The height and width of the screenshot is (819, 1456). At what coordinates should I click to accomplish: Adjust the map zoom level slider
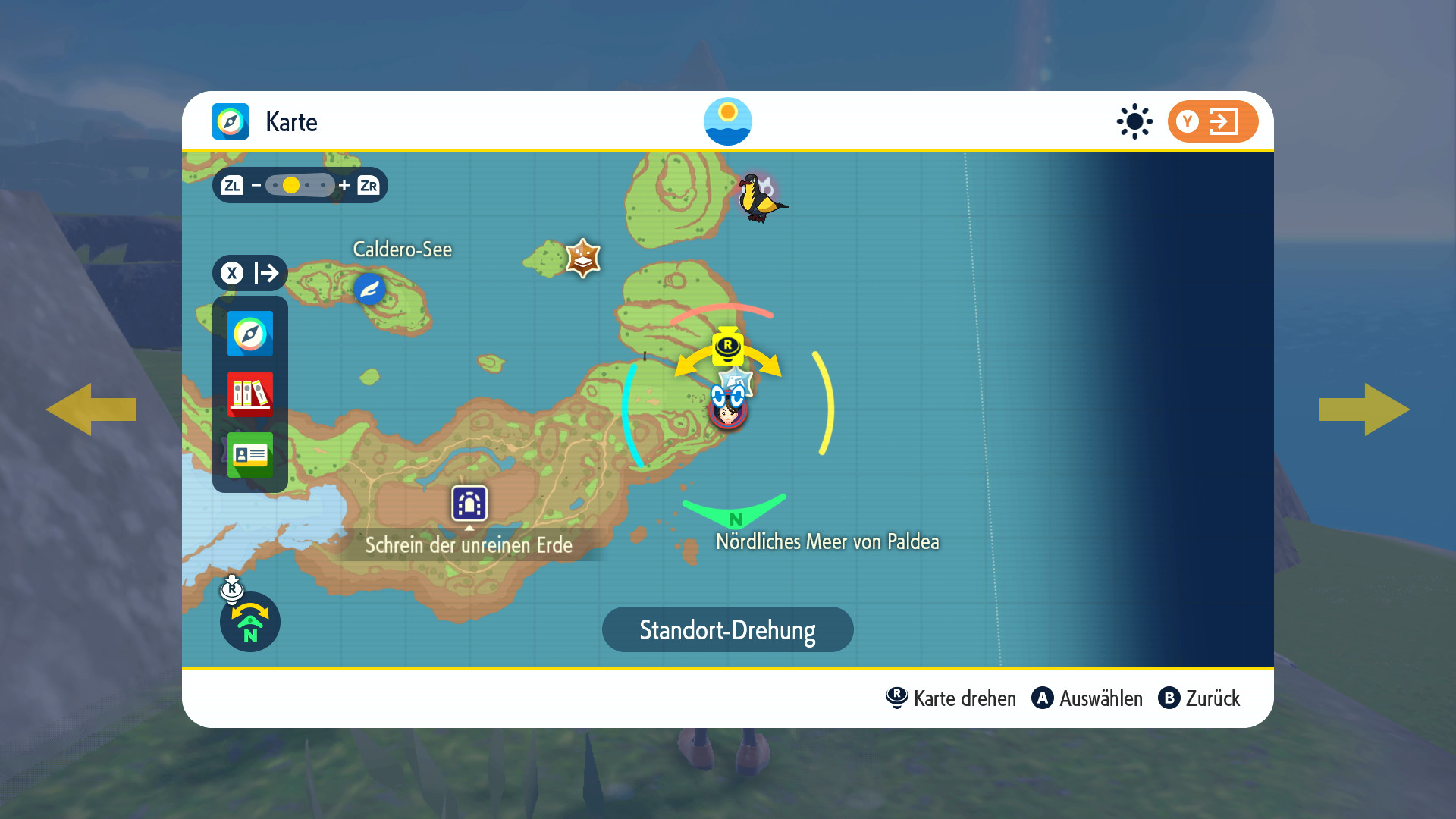click(300, 185)
